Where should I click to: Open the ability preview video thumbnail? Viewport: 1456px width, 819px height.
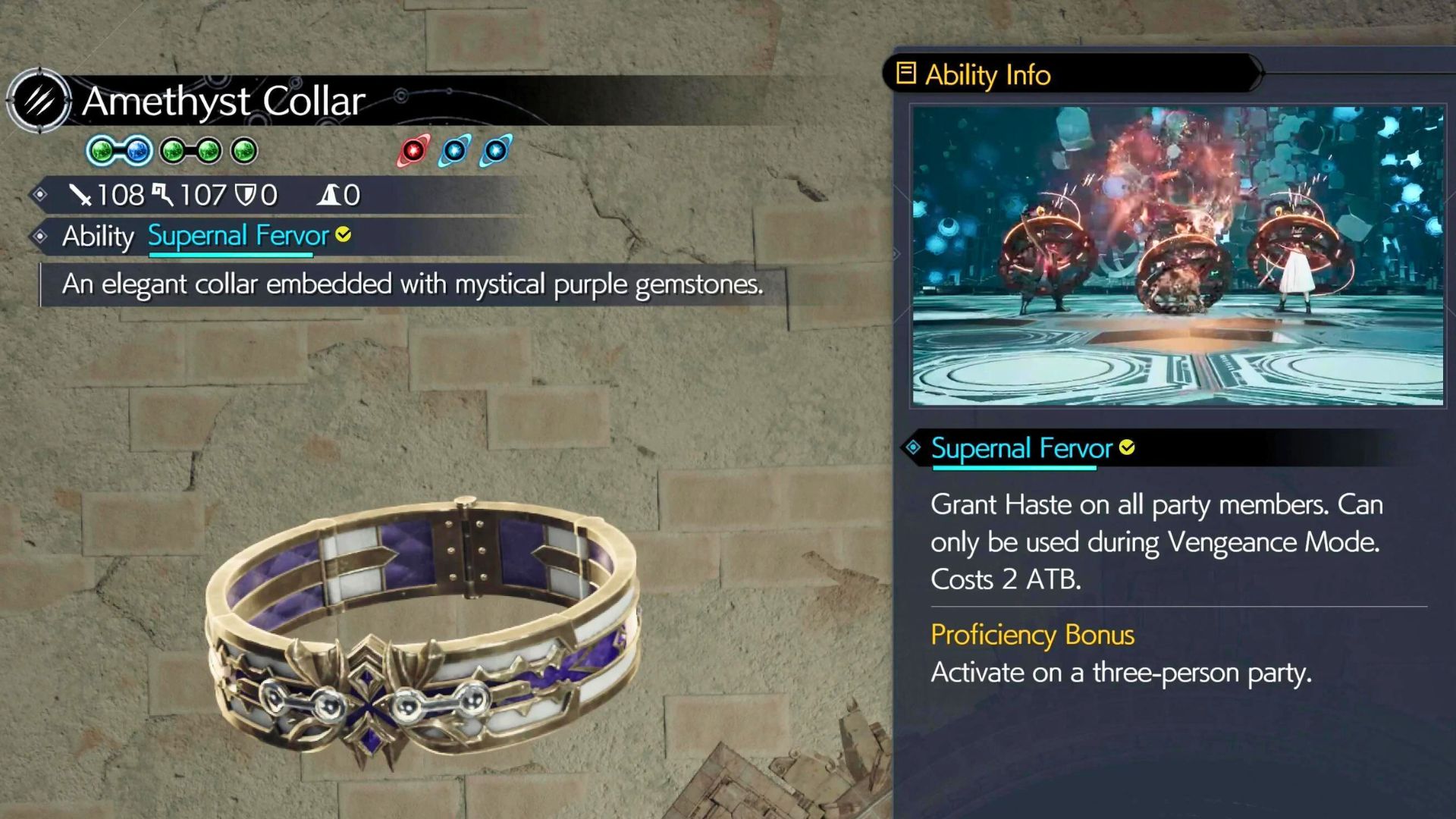(x=1178, y=256)
